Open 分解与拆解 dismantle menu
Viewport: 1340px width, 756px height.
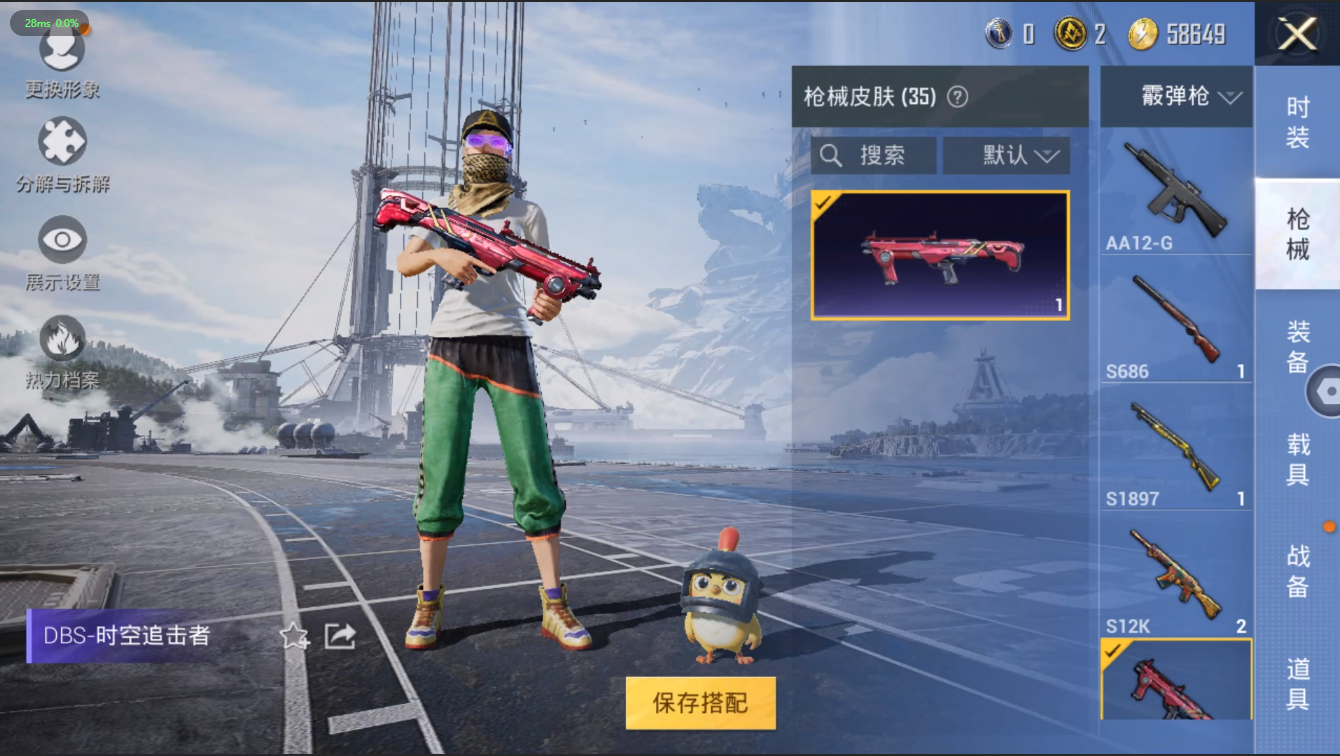coord(62,150)
